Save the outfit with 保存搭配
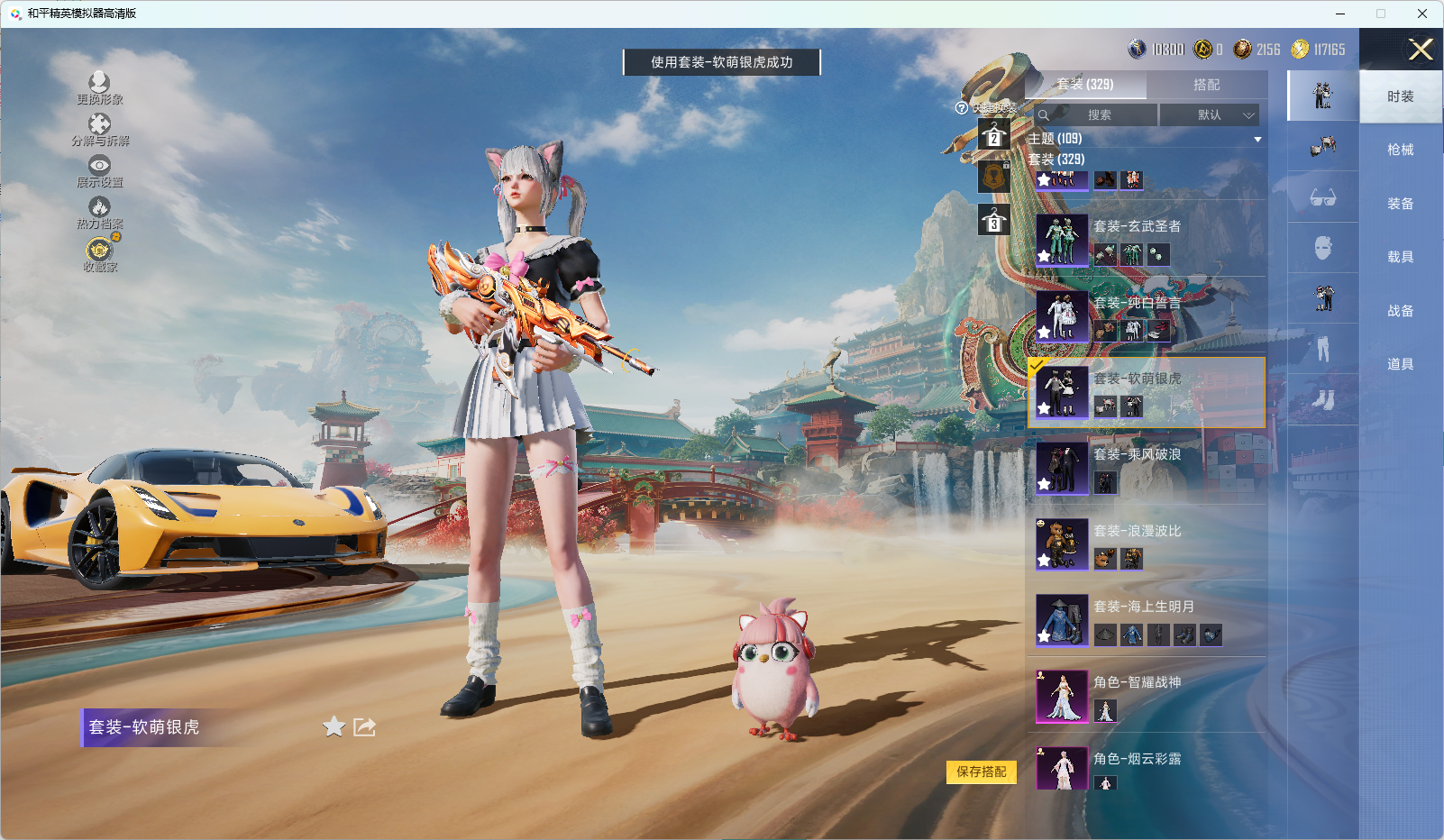 pos(981,772)
